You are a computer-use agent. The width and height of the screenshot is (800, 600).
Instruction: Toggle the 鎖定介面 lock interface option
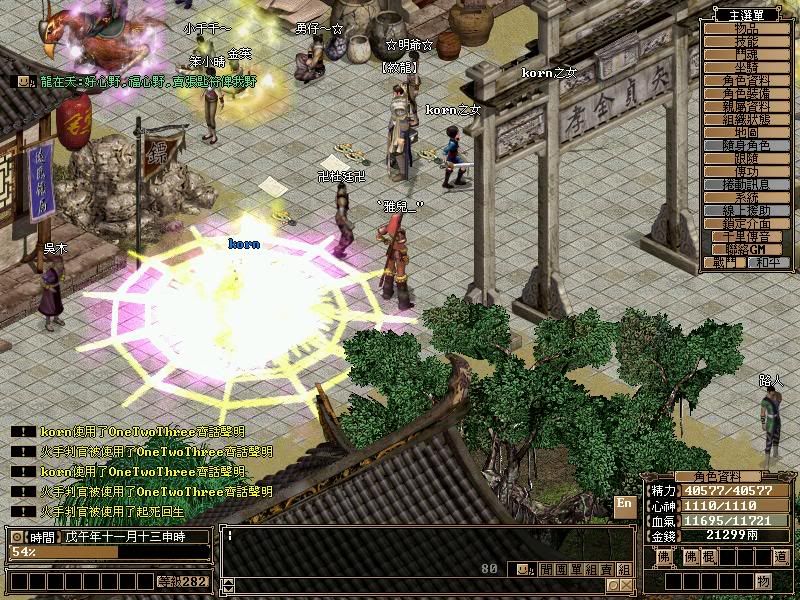tap(746, 224)
